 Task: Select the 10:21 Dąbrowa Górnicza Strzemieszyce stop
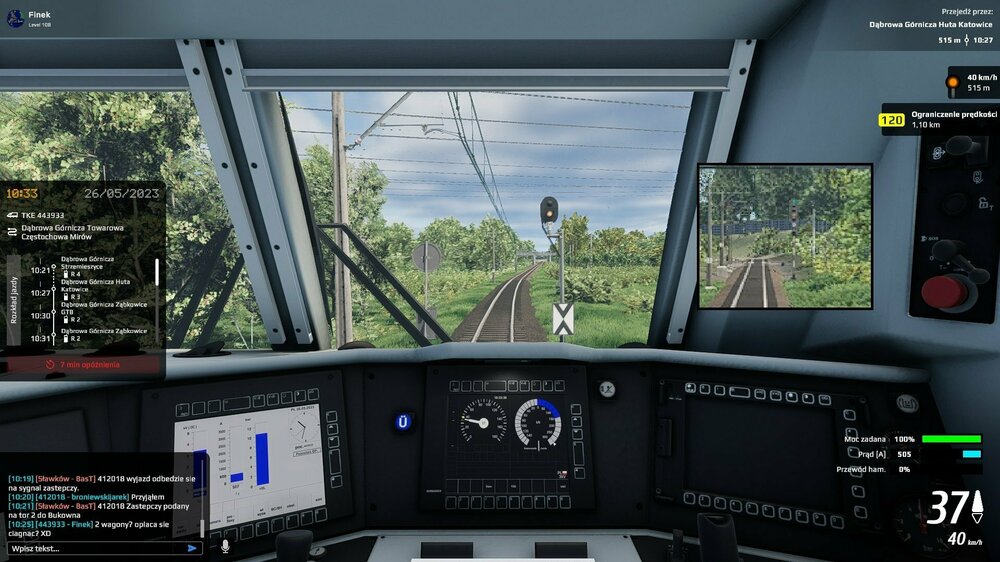88,266
